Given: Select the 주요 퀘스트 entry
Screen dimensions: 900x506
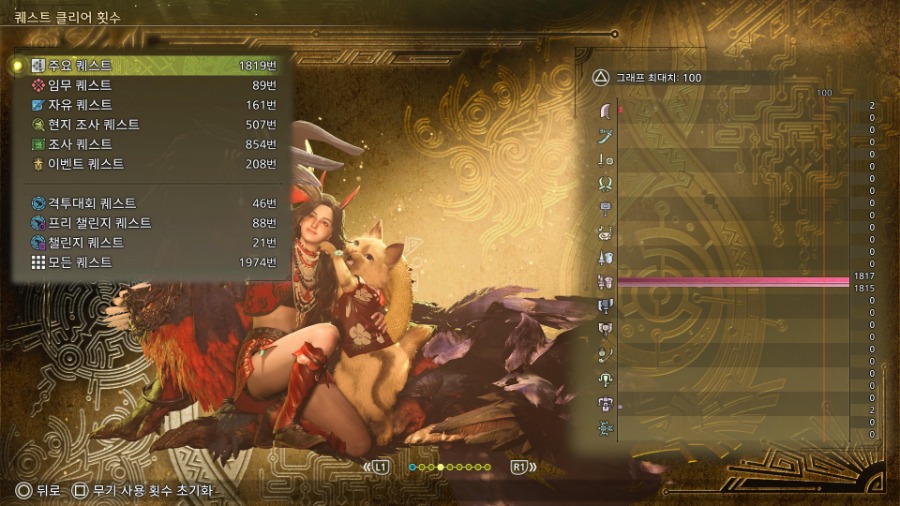Looking at the screenshot, I should click(150, 65).
